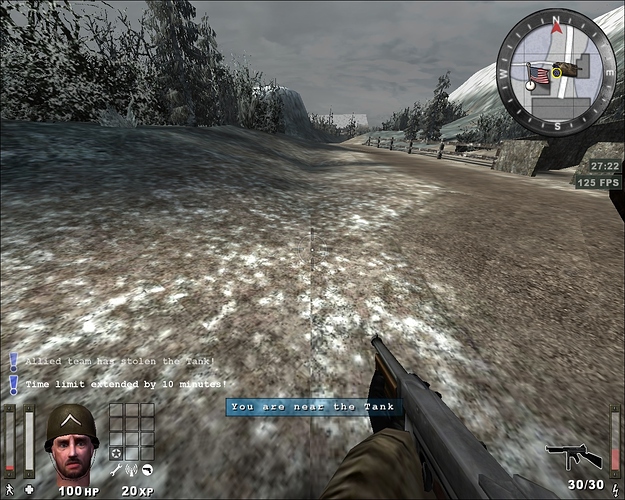The width and height of the screenshot is (625, 500).
Task: Select the radio antenna skill icon
Action: pos(132,470)
